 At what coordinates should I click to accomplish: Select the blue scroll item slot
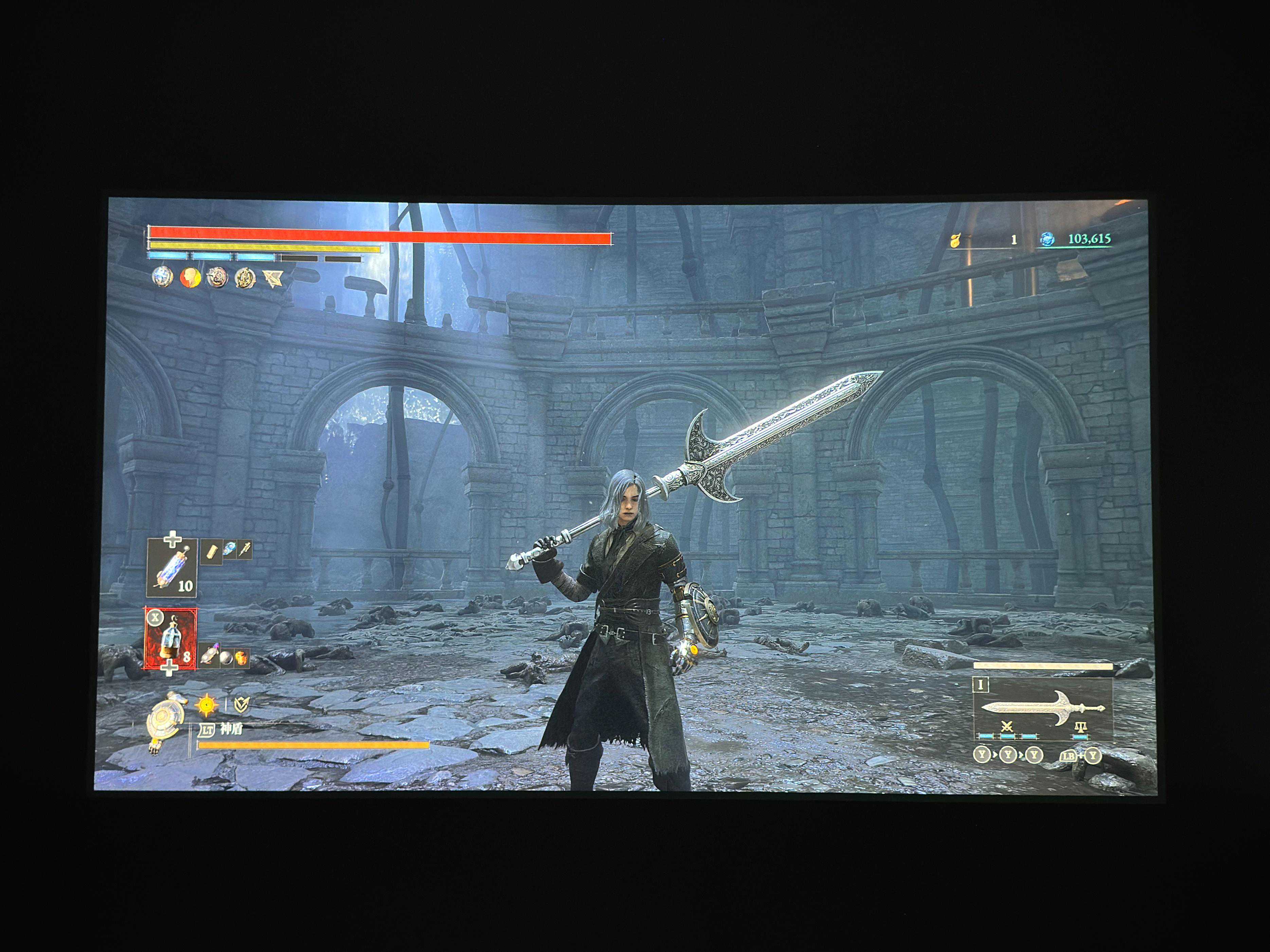172,568
